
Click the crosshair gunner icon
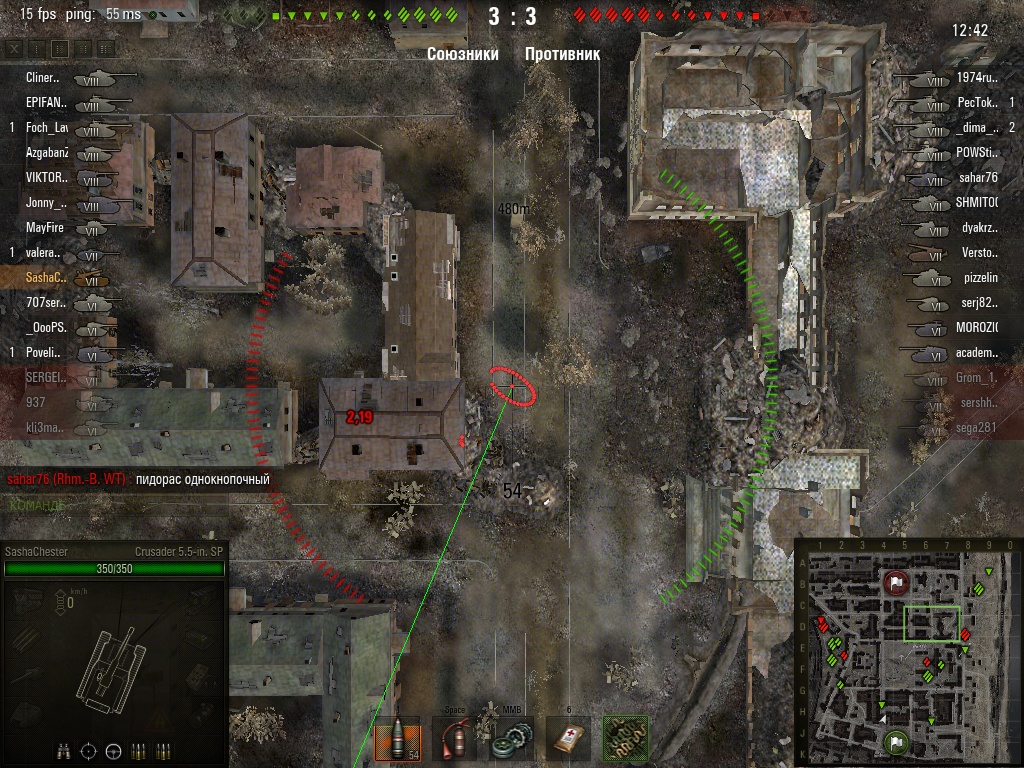(89, 750)
